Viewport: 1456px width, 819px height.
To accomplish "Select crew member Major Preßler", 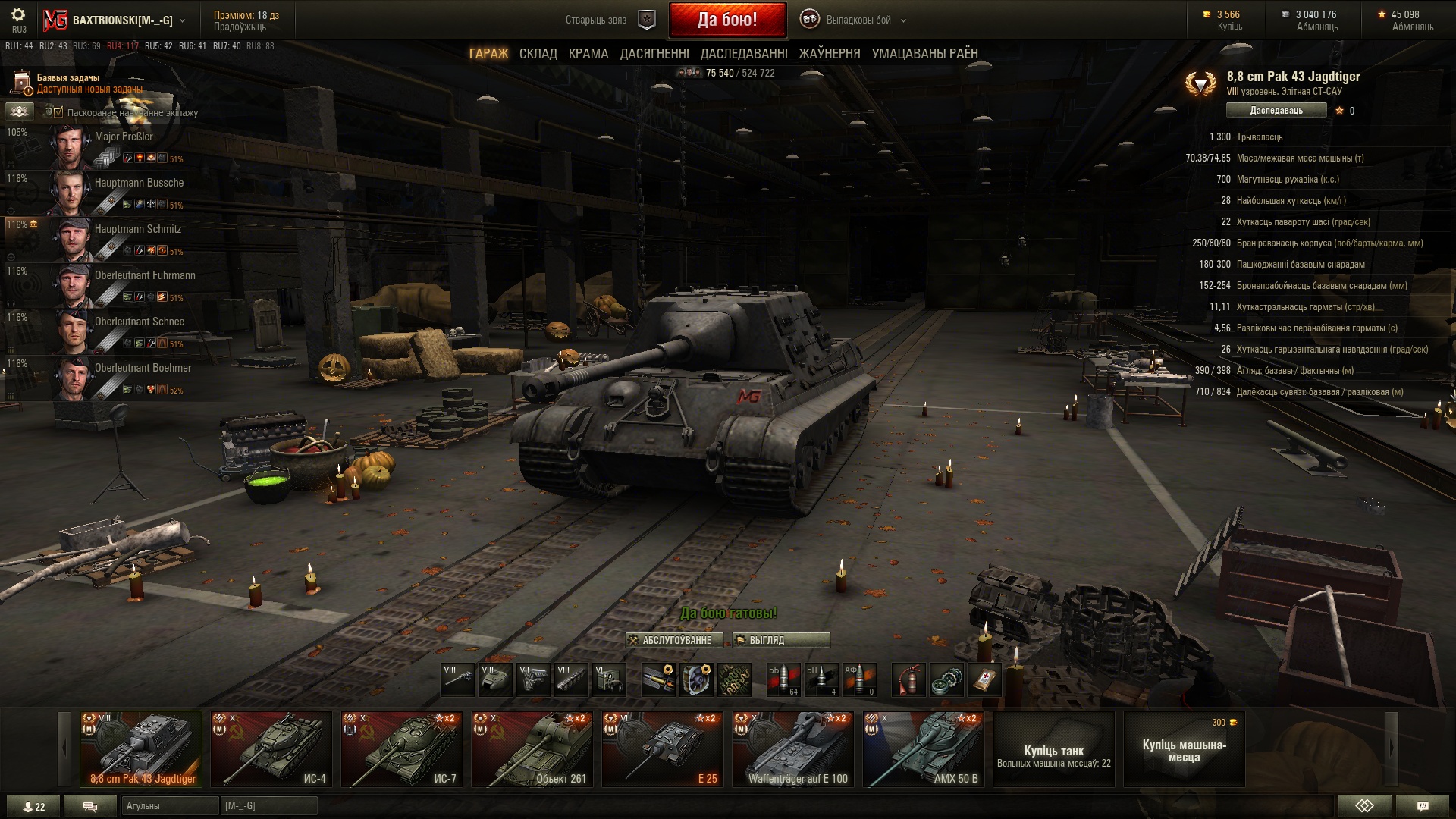I will pos(124,137).
